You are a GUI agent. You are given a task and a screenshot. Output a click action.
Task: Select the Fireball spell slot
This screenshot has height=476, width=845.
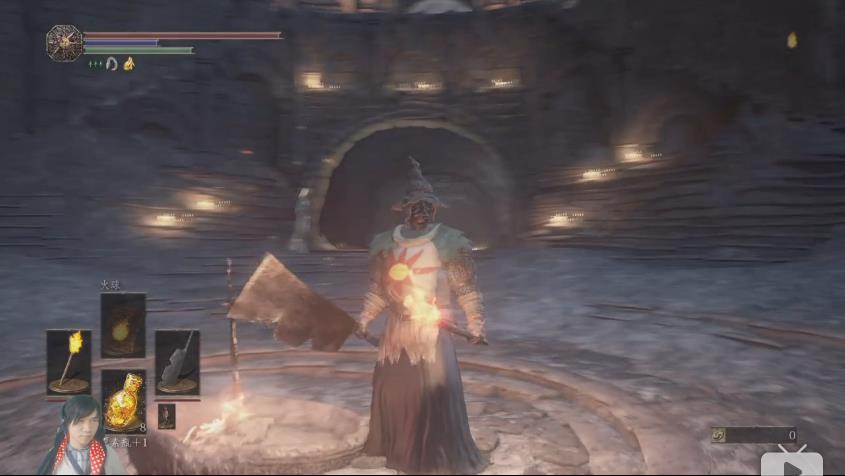pos(122,325)
